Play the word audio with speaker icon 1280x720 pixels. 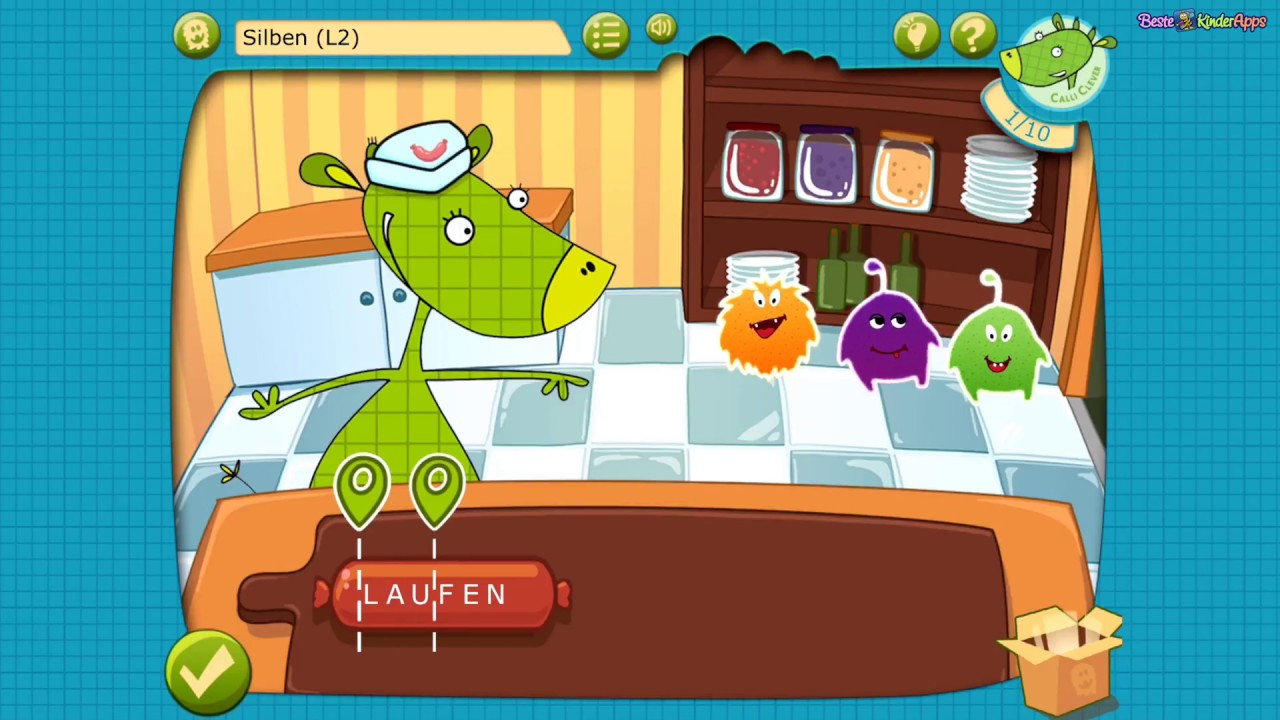pos(660,28)
